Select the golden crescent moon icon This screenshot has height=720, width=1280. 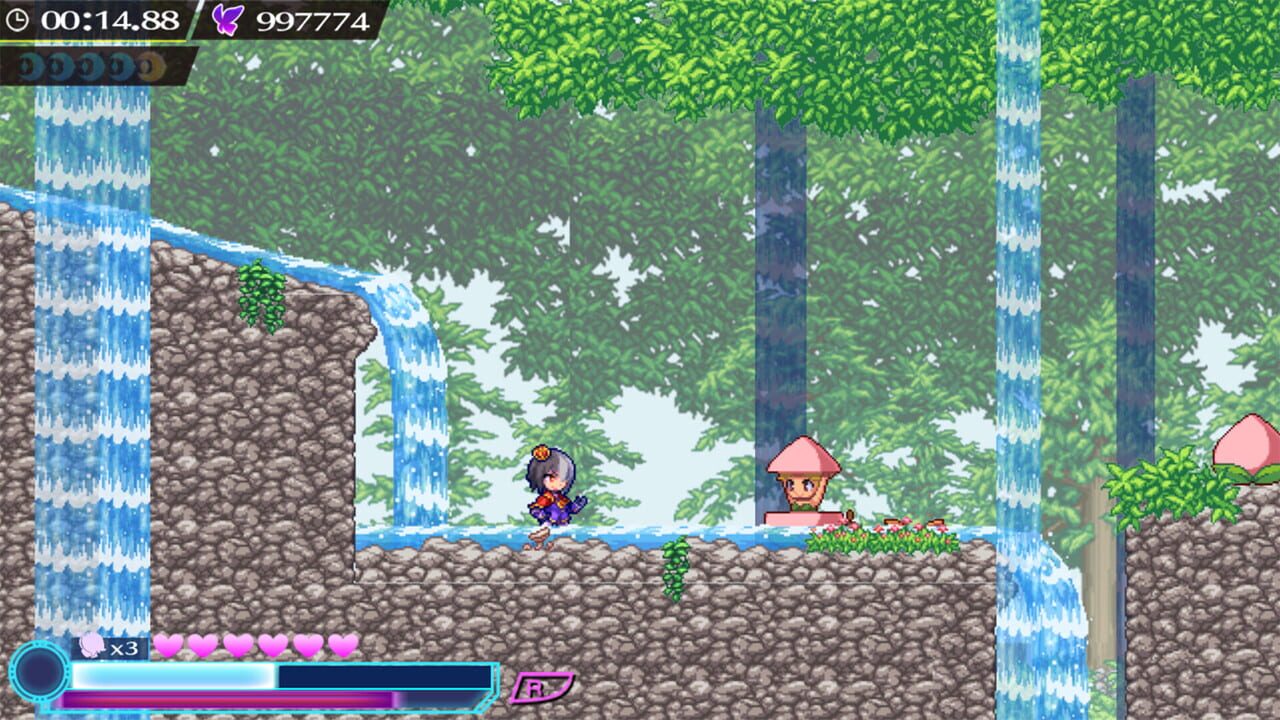coord(146,64)
